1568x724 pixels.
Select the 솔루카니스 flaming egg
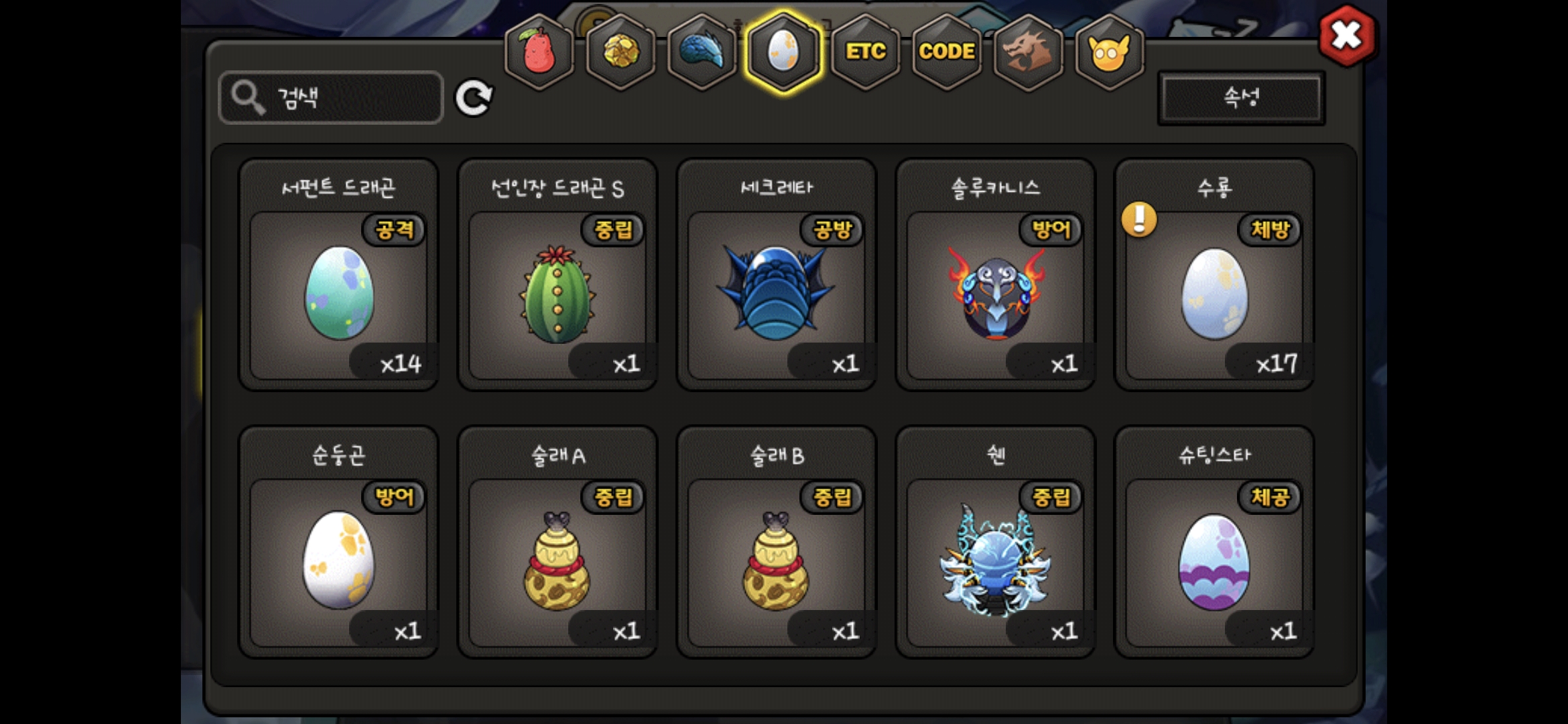point(995,294)
